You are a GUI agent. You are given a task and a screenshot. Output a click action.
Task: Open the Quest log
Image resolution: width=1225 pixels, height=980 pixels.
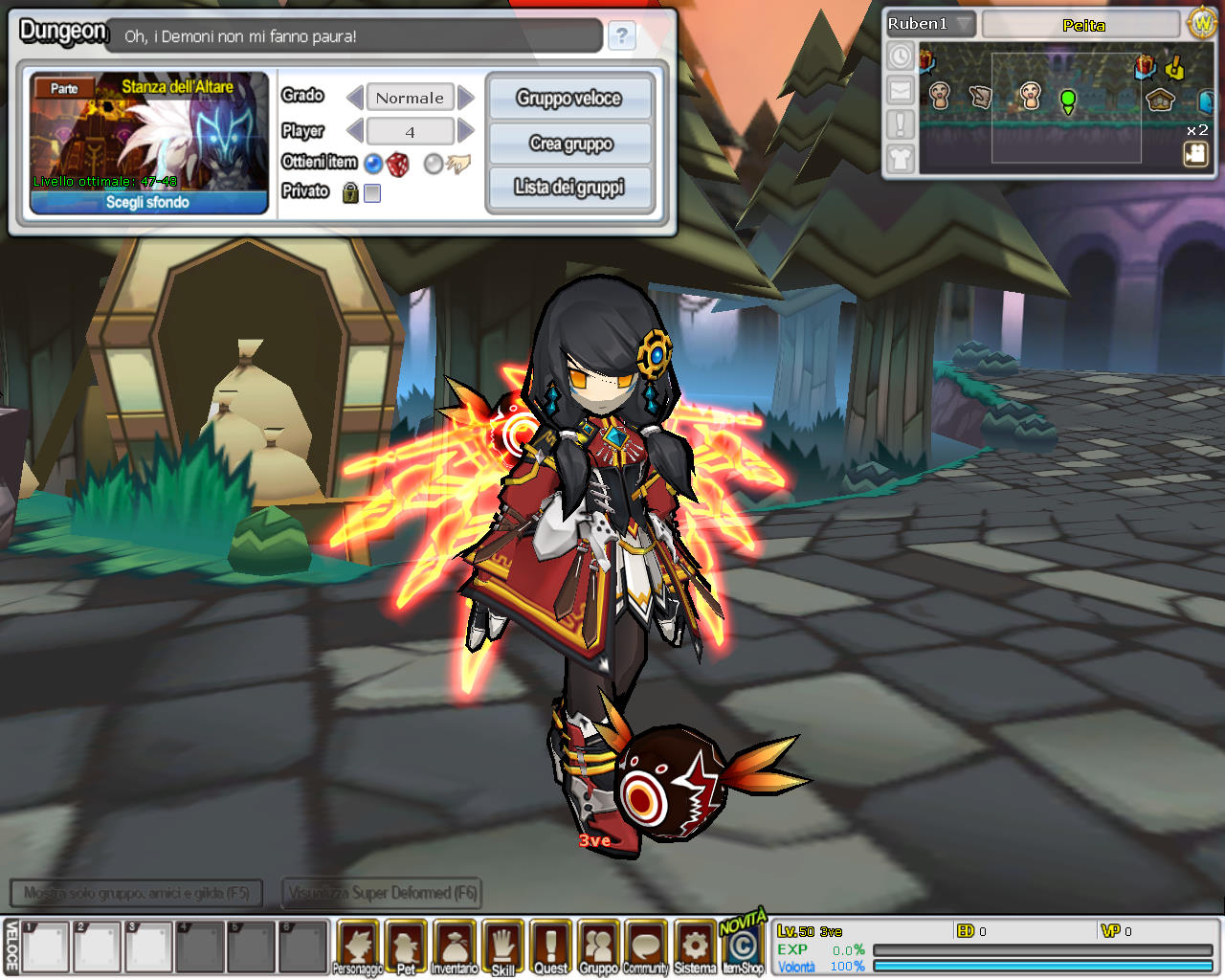tap(550, 947)
